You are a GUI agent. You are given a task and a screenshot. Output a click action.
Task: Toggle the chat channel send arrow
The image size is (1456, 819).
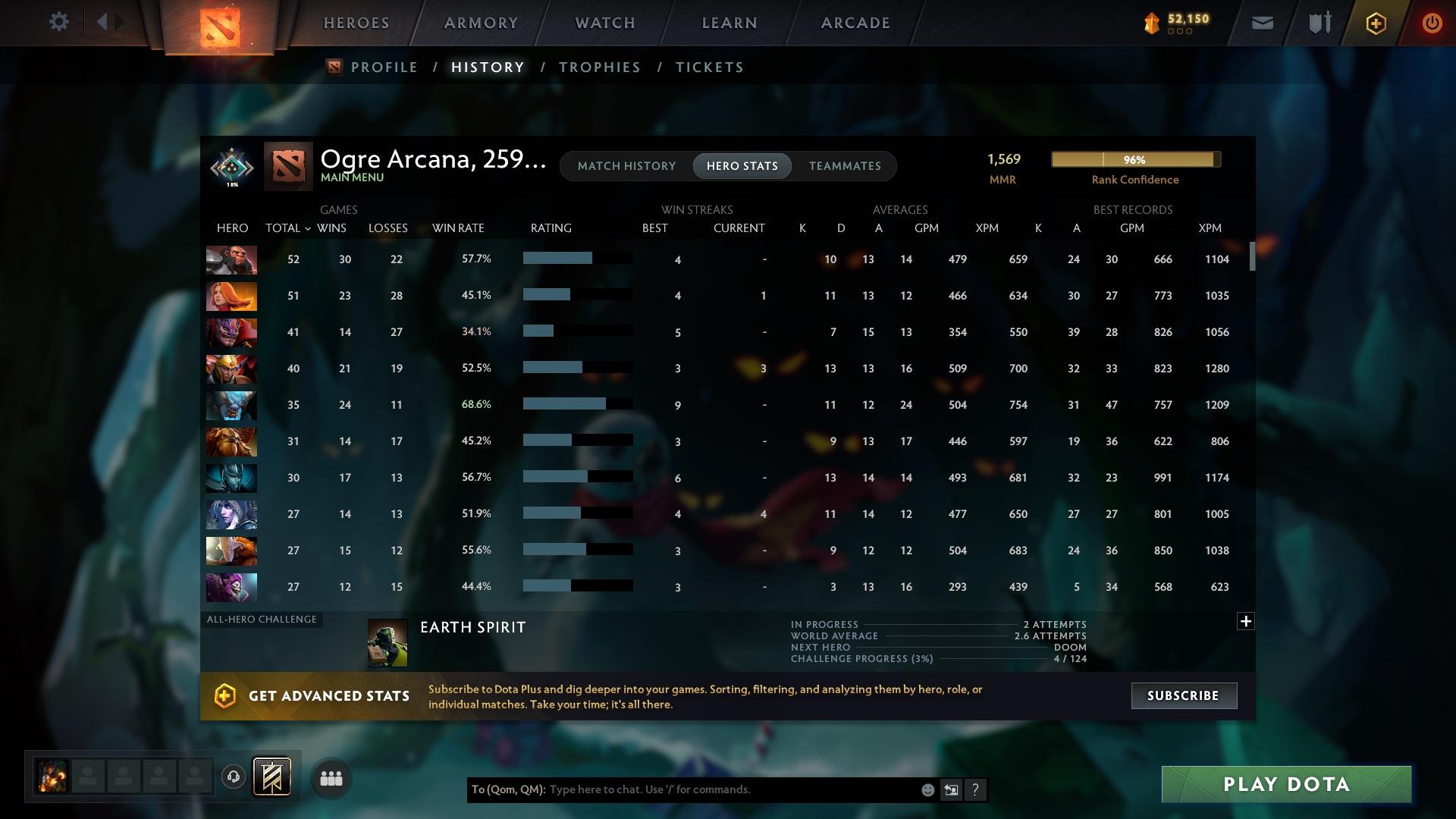tap(951, 789)
